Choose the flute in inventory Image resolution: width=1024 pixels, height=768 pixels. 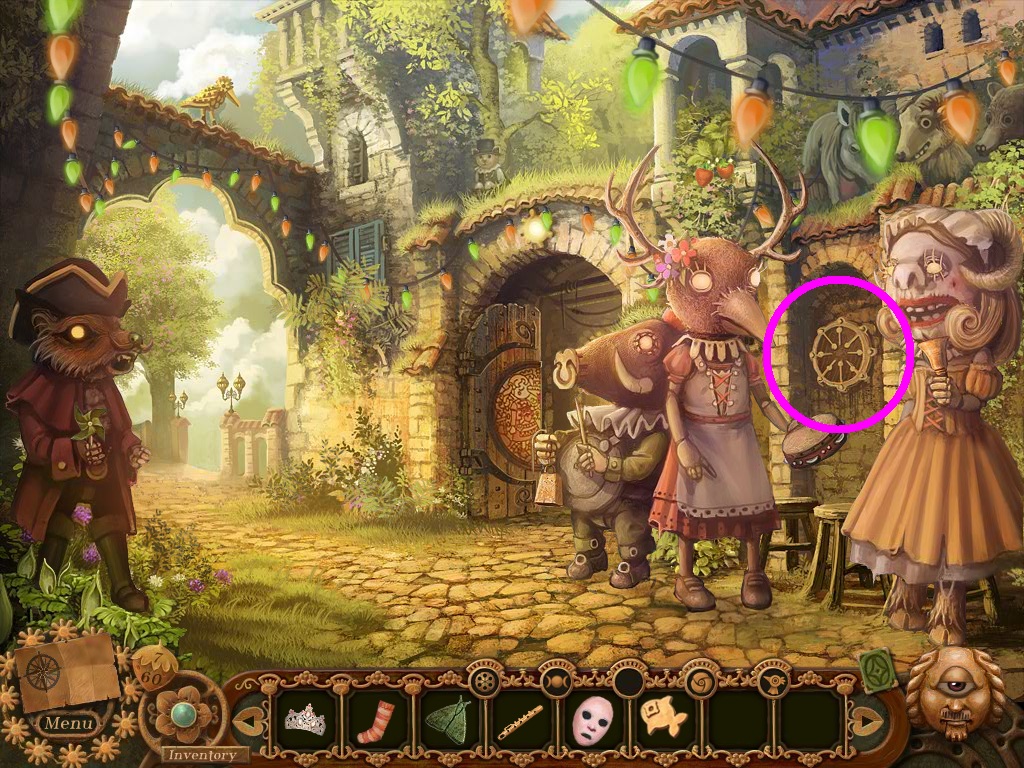click(521, 720)
